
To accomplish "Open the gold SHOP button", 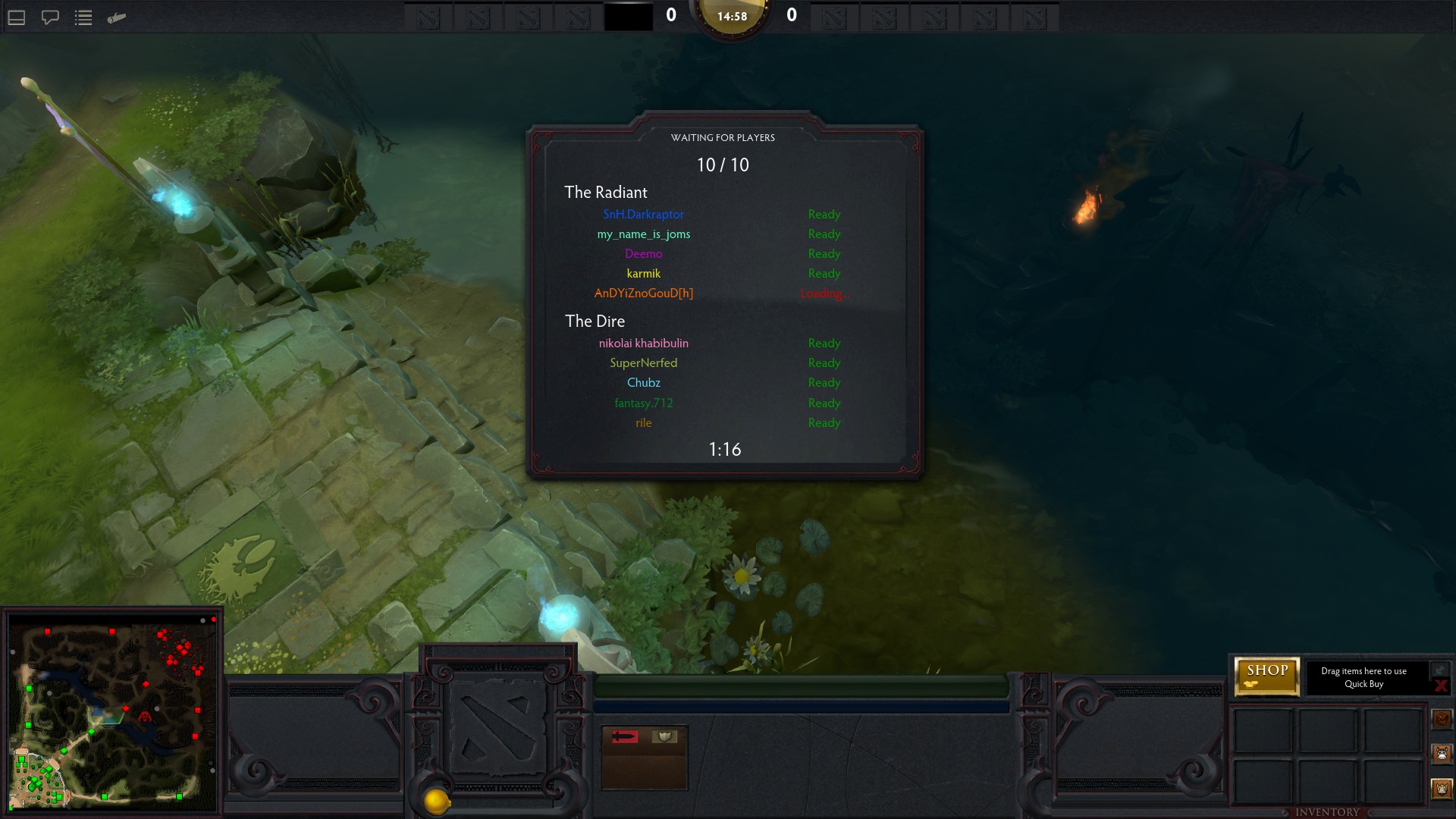I will click(x=1266, y=675).
